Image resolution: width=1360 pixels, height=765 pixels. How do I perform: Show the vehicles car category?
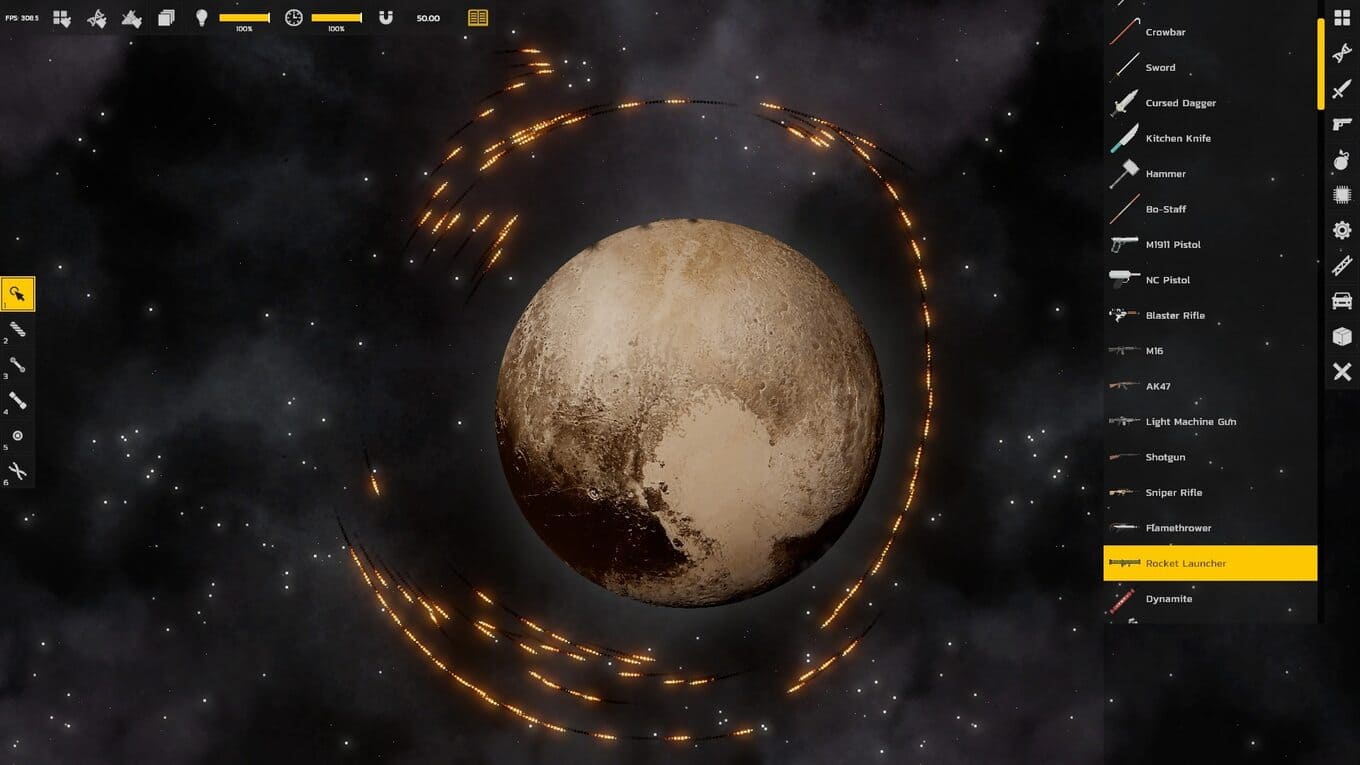(x=1342, y=301)
